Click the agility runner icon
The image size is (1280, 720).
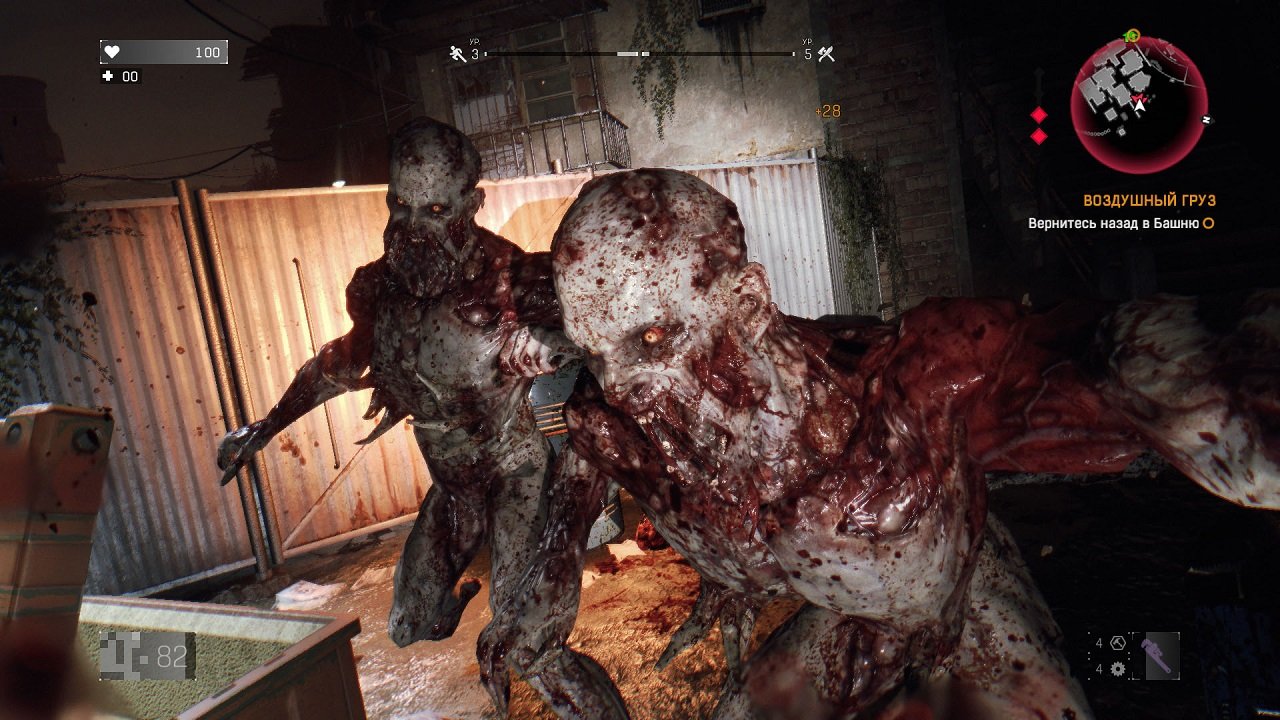pyautogui.click(x=454, y=52)
